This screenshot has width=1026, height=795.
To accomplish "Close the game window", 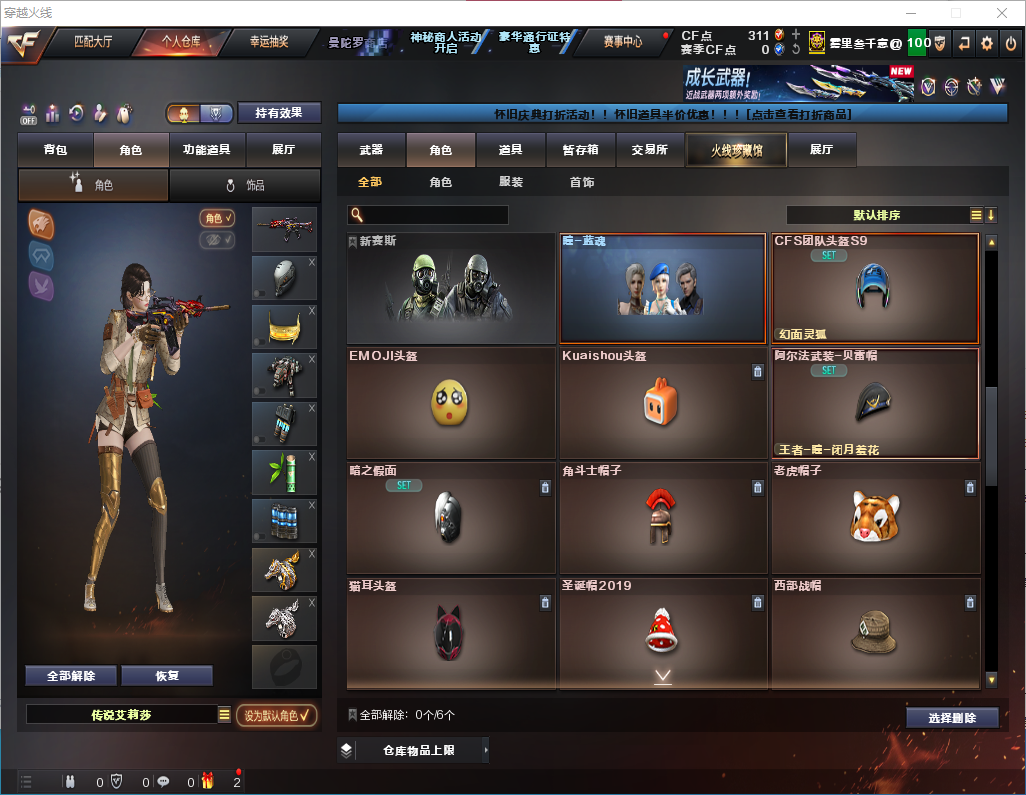I will pyautogui.click(x=1001, y=13).
